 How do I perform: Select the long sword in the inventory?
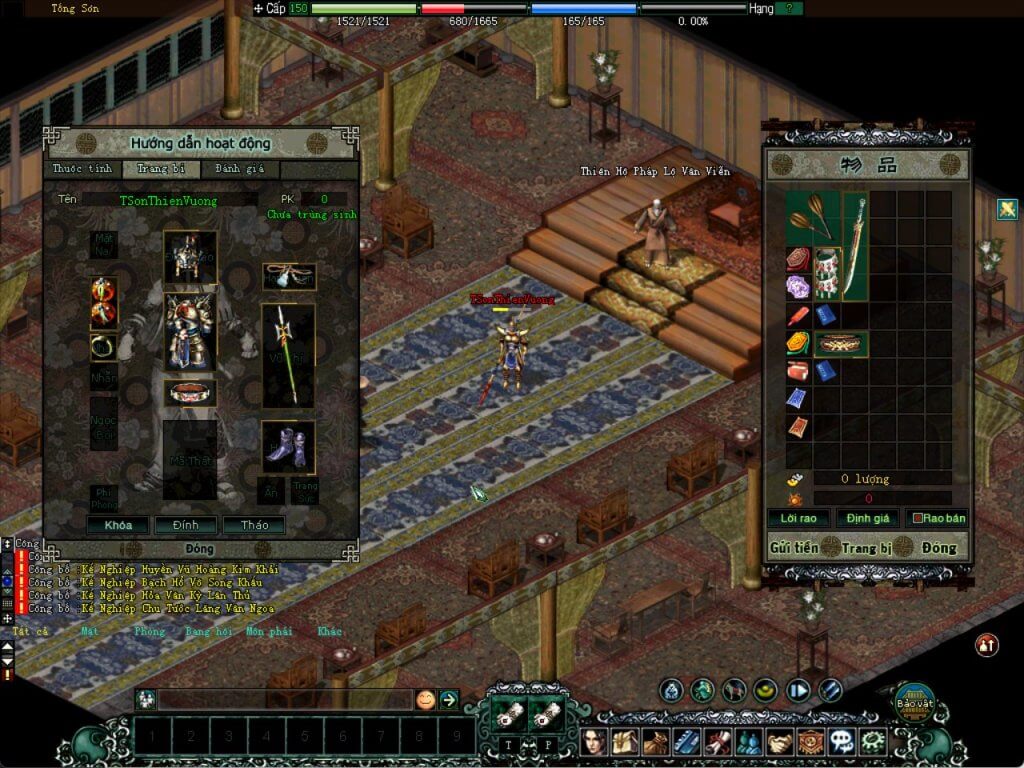click(854, 245)
